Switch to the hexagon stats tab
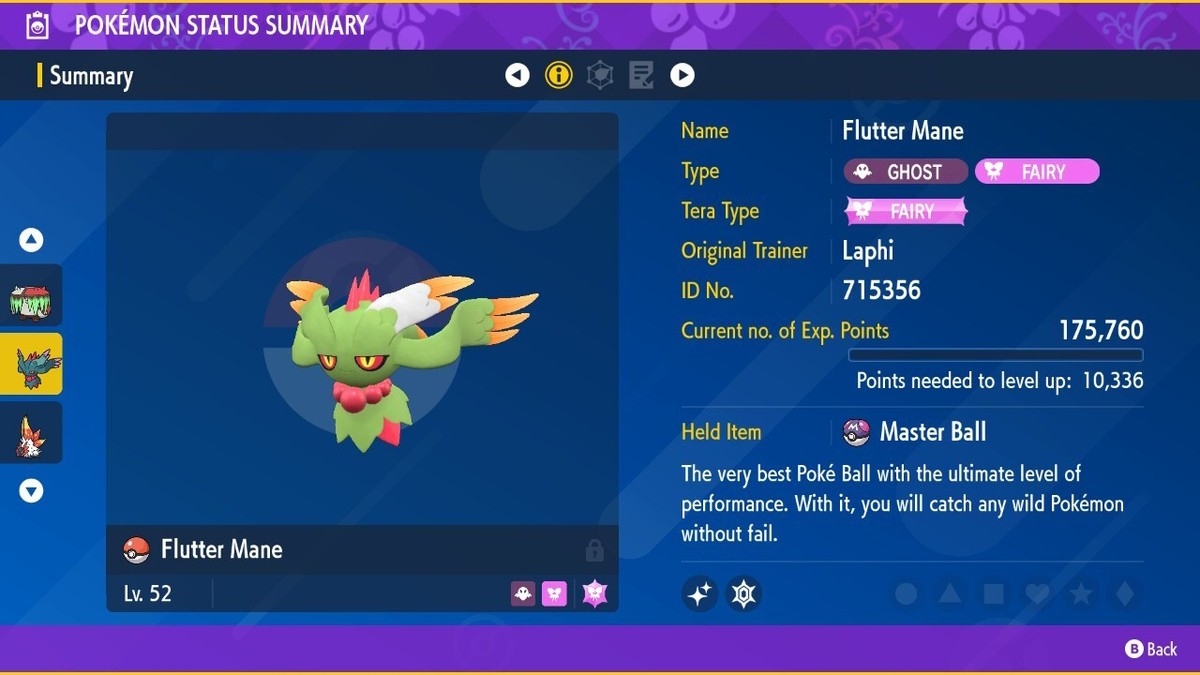Screen dimensions: 1200x675 tap(600, 75)
